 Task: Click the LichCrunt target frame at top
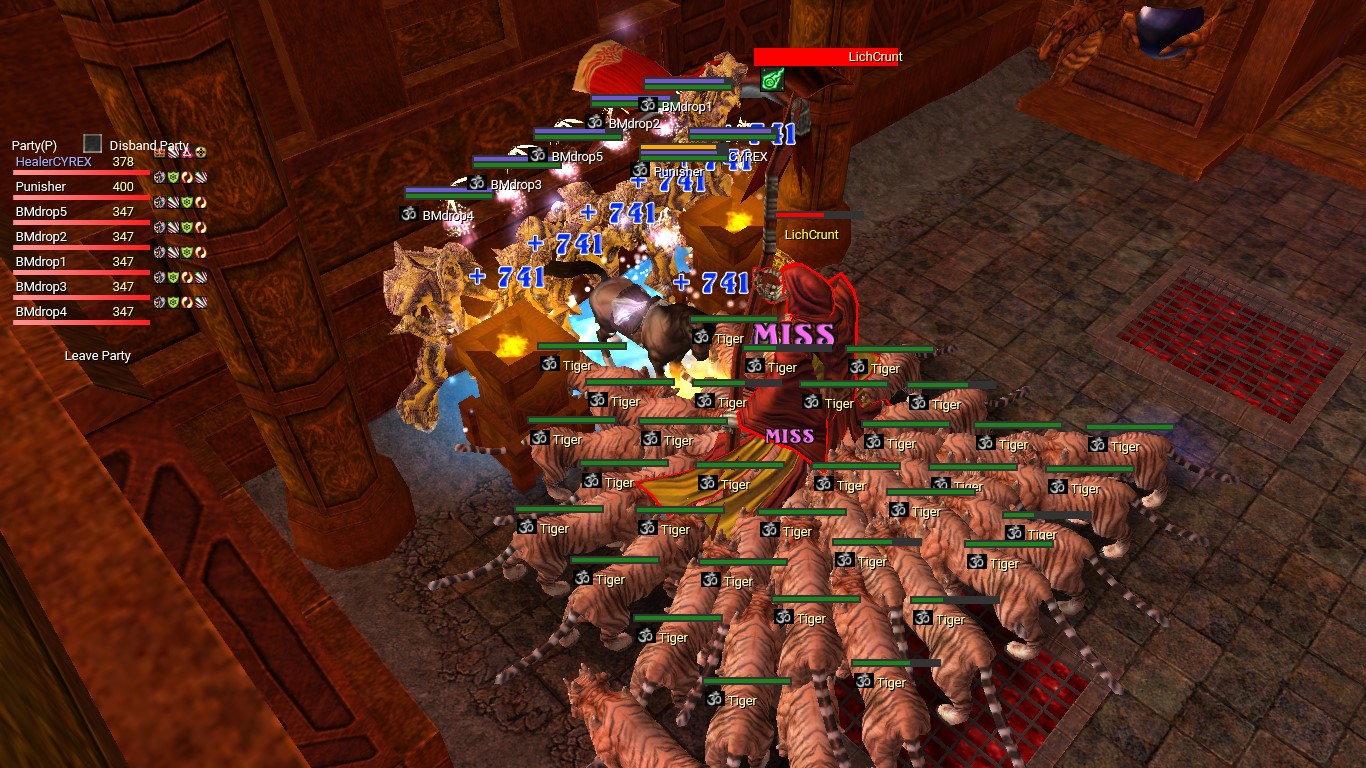click(x=828, y=57)
